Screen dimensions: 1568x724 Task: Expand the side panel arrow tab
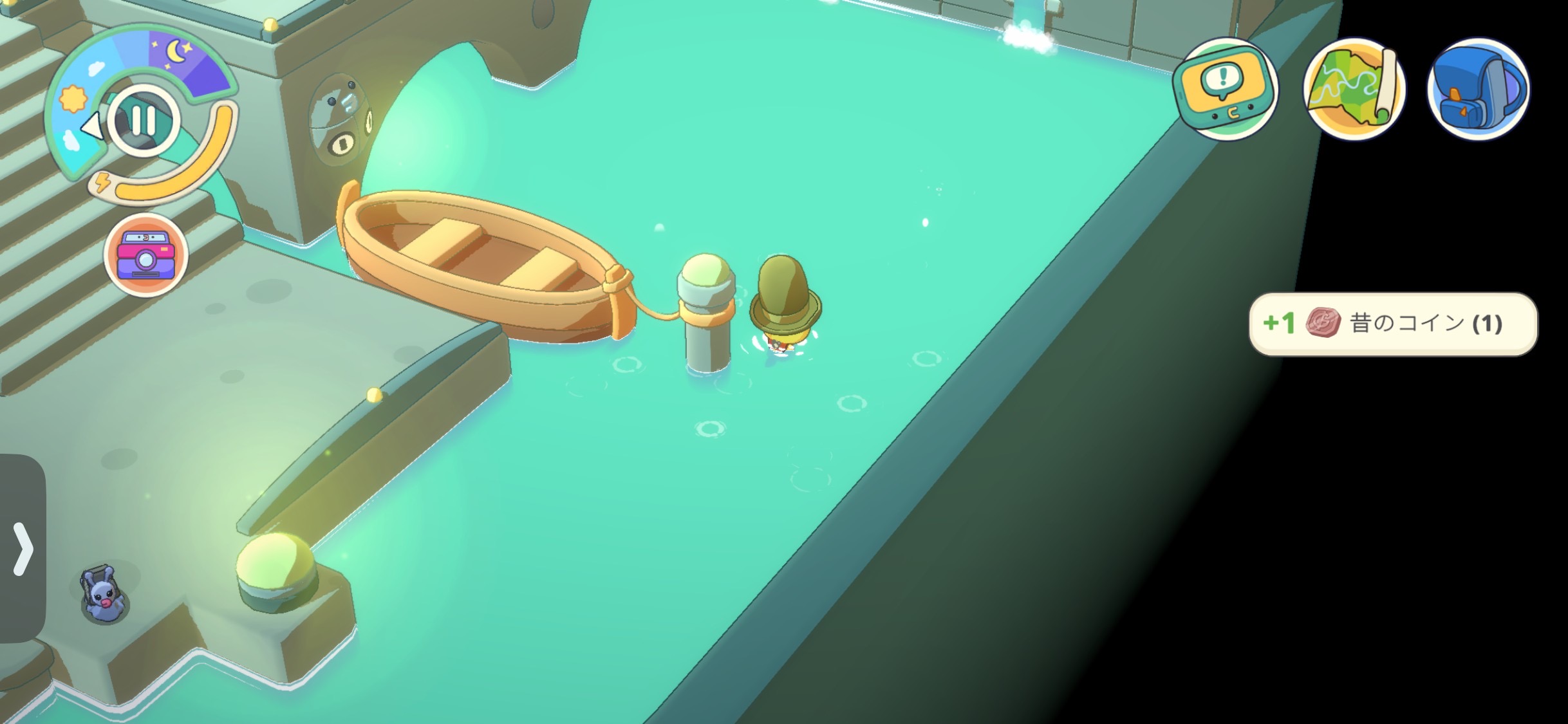coord(23,548)
